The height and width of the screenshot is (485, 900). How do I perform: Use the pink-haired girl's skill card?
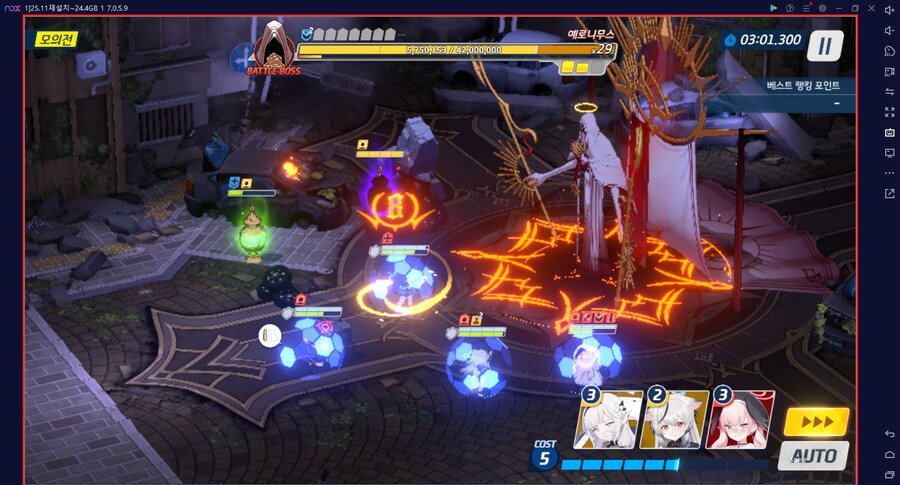740,419
